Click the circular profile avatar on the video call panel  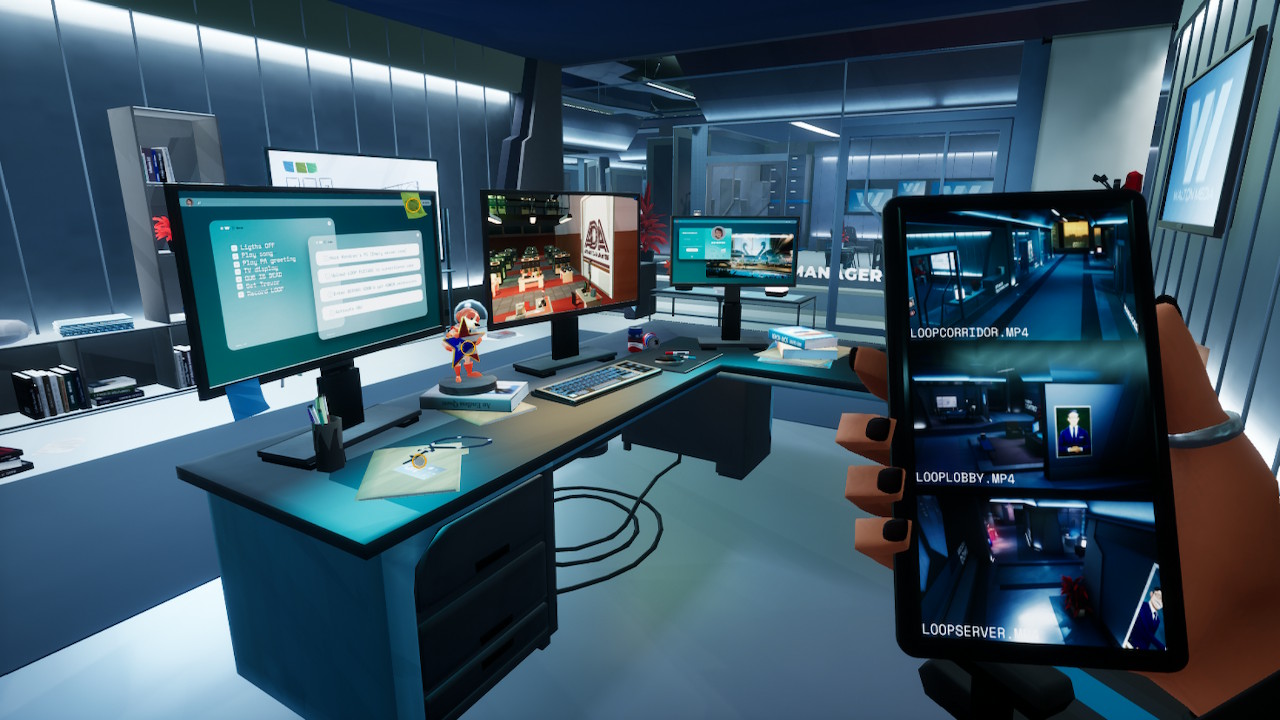click(x=719, y=233)
